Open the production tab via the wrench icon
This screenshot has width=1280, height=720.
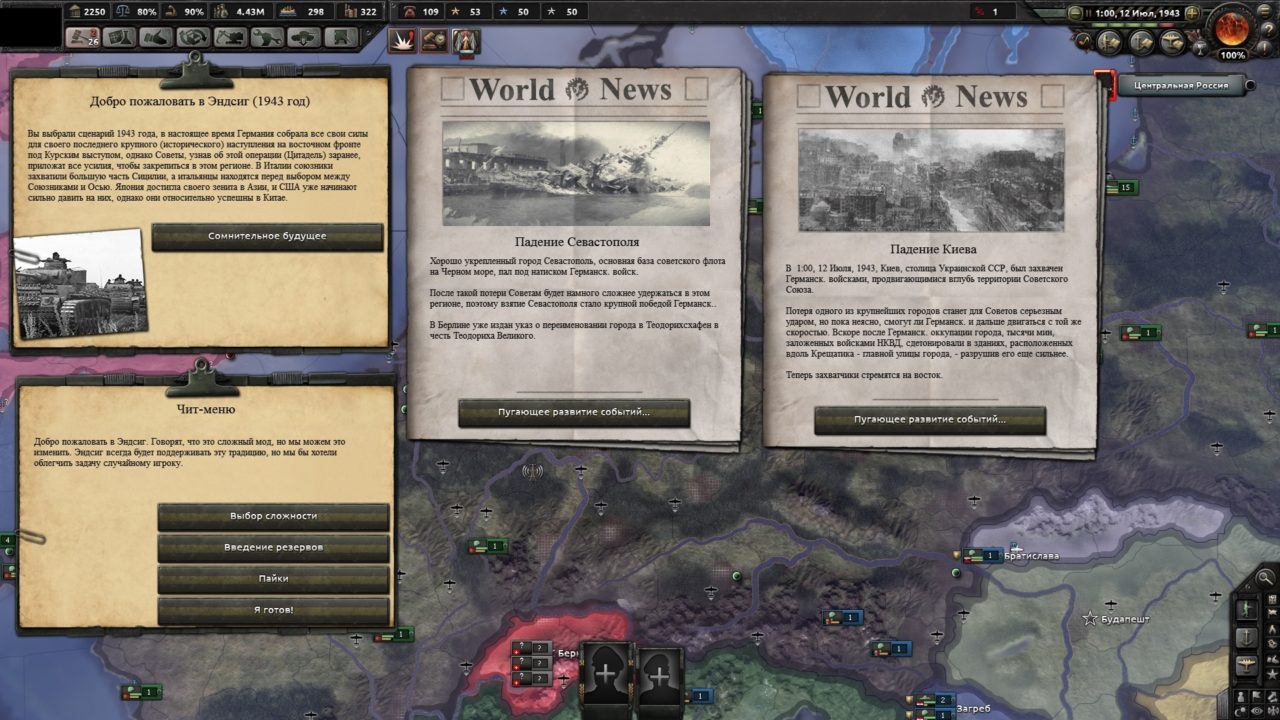coord(270,36)
